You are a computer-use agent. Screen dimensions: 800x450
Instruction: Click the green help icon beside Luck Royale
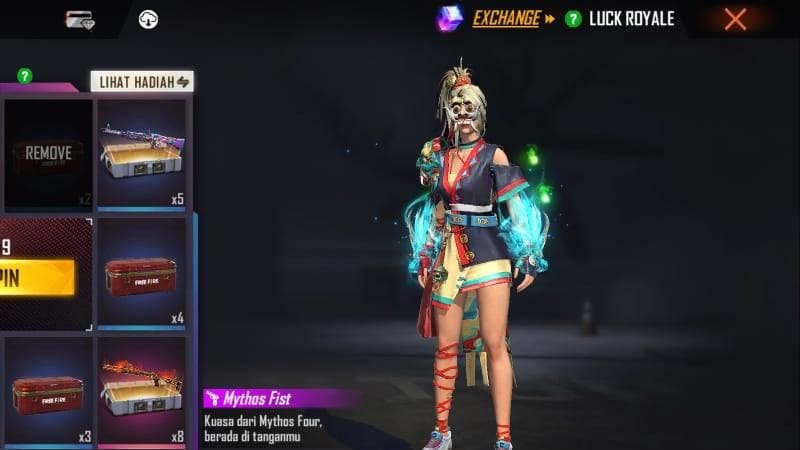(573, 19)
